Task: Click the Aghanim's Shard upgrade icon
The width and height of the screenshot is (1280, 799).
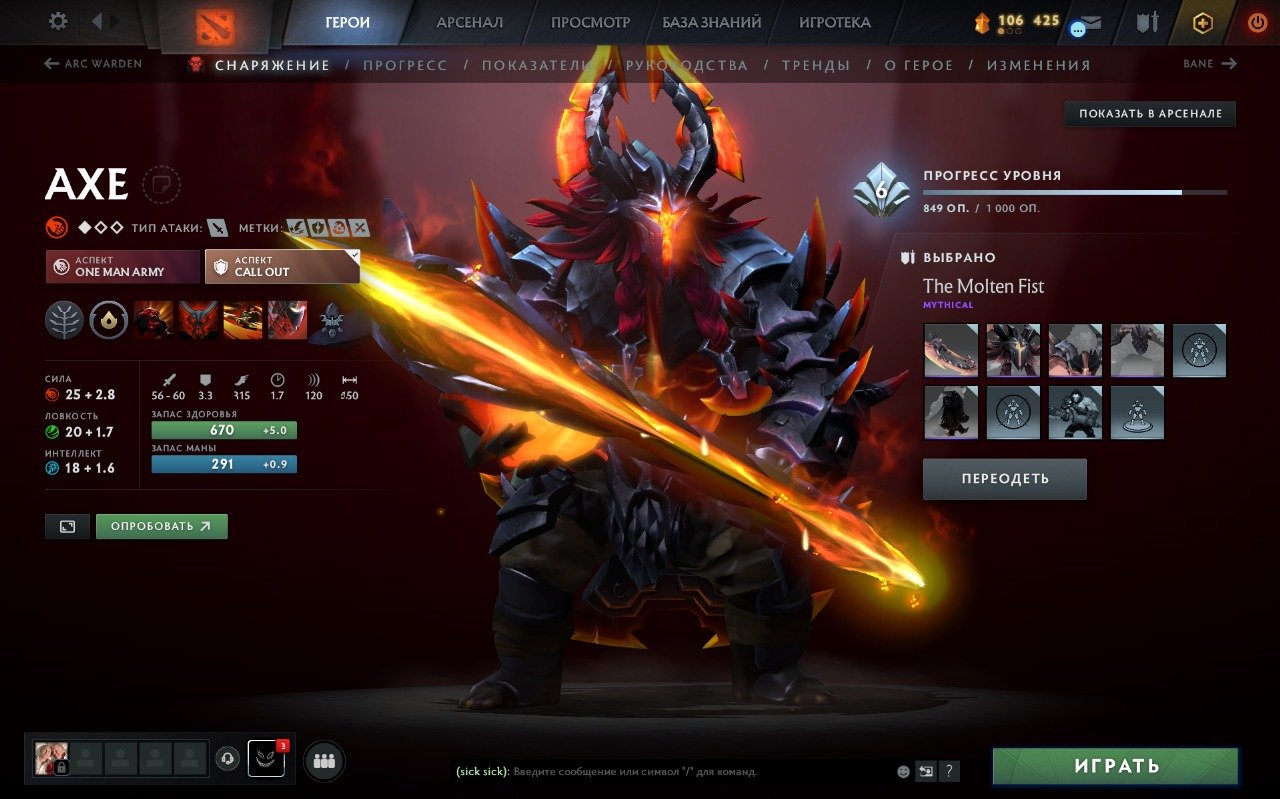Action: [108, 319]
